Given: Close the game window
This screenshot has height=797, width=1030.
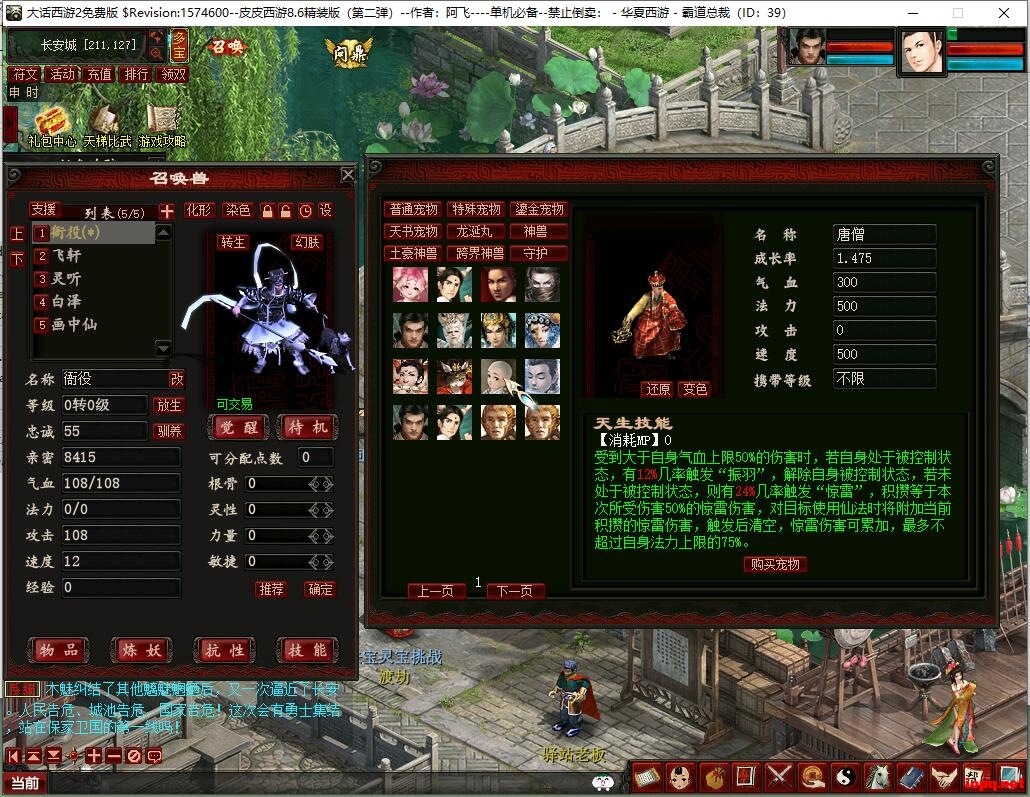Looking at the screenshot, I should click(1004, 13).
